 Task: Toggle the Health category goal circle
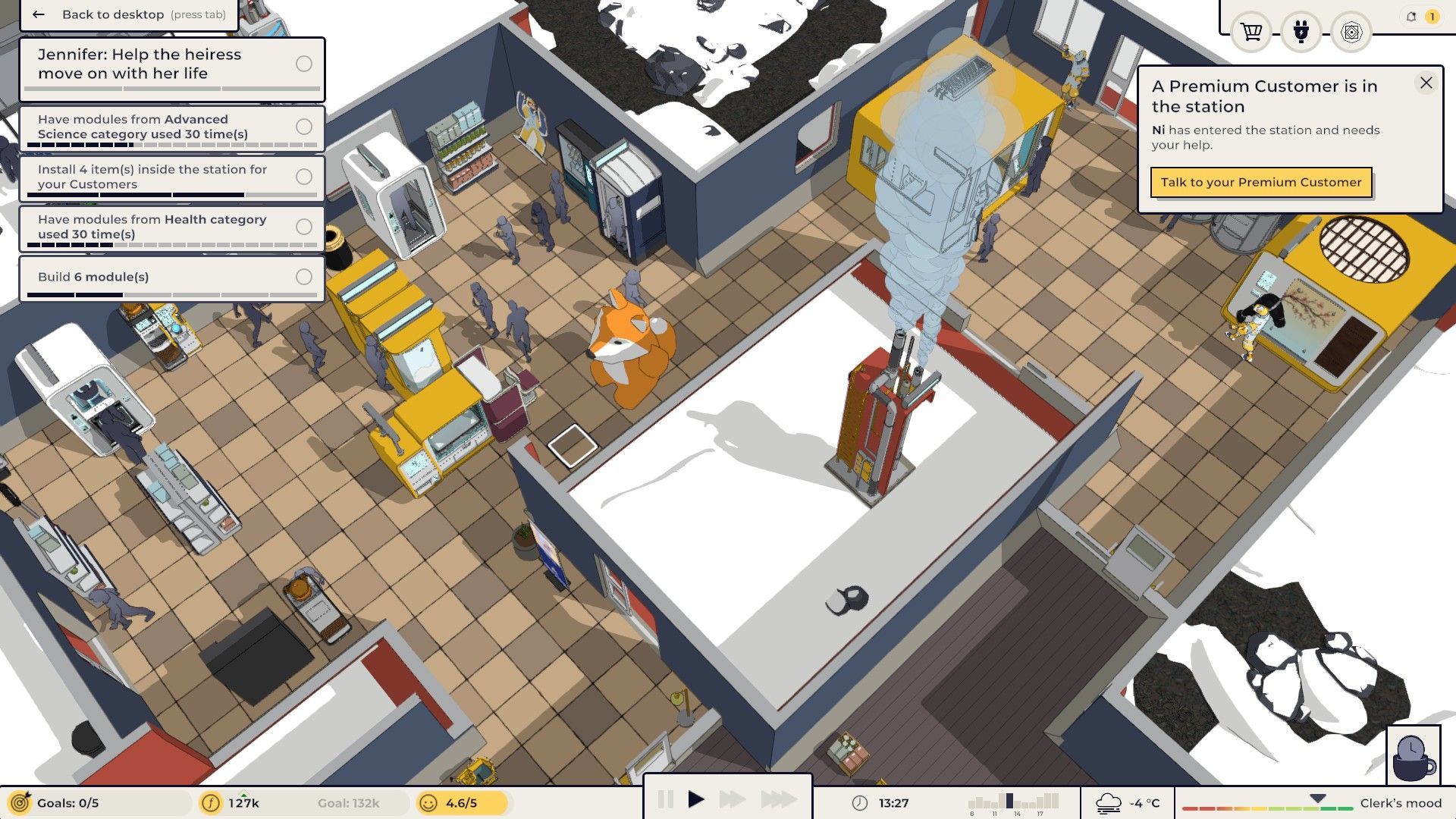tap(305, 227)
